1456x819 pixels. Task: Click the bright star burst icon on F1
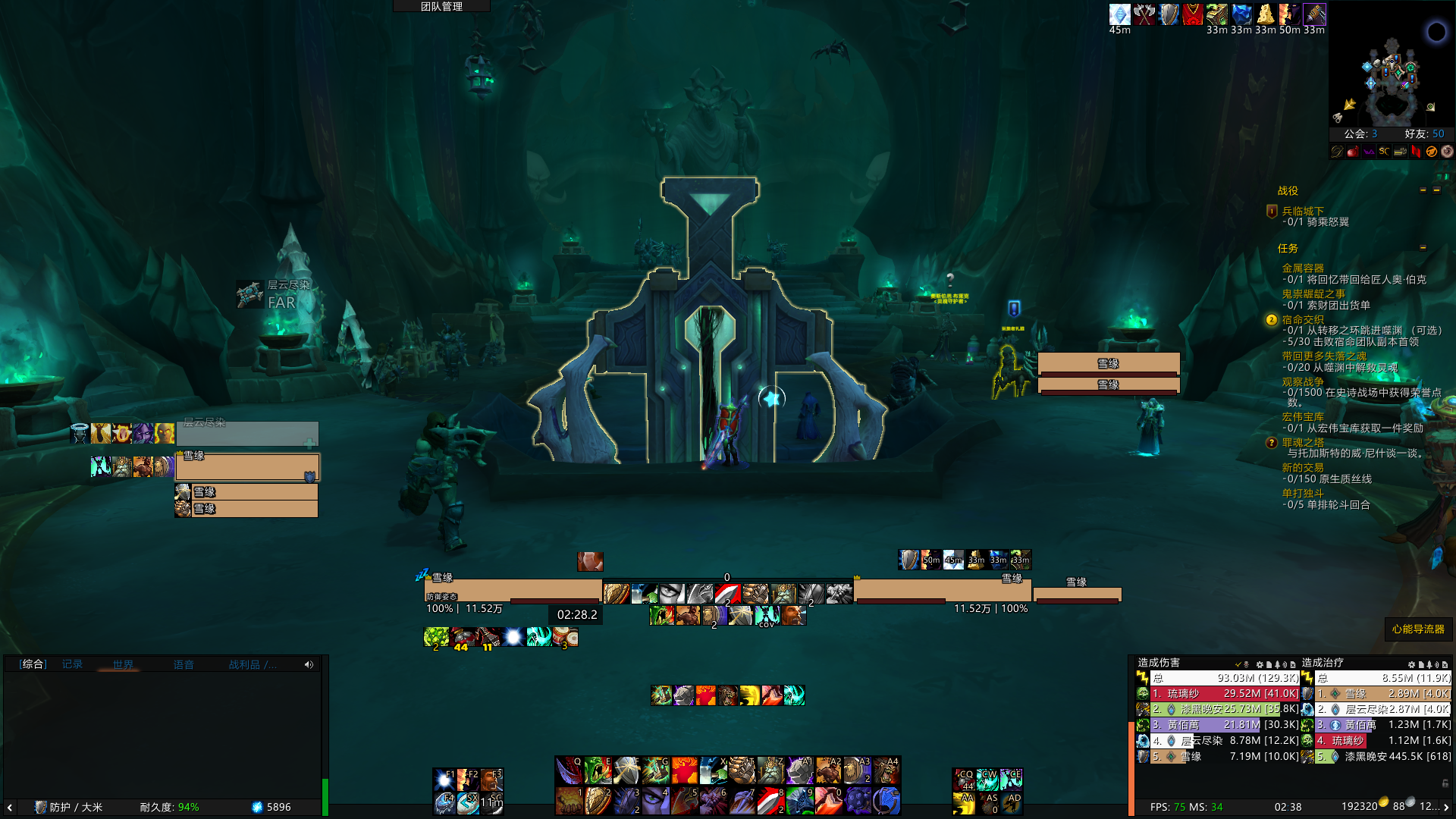[444, 780]
